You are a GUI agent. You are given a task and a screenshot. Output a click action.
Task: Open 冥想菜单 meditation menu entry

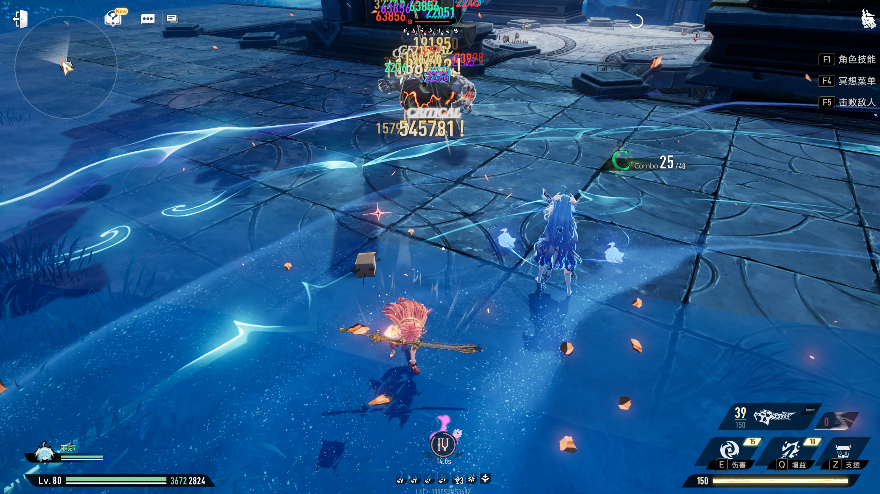[848, 81]
